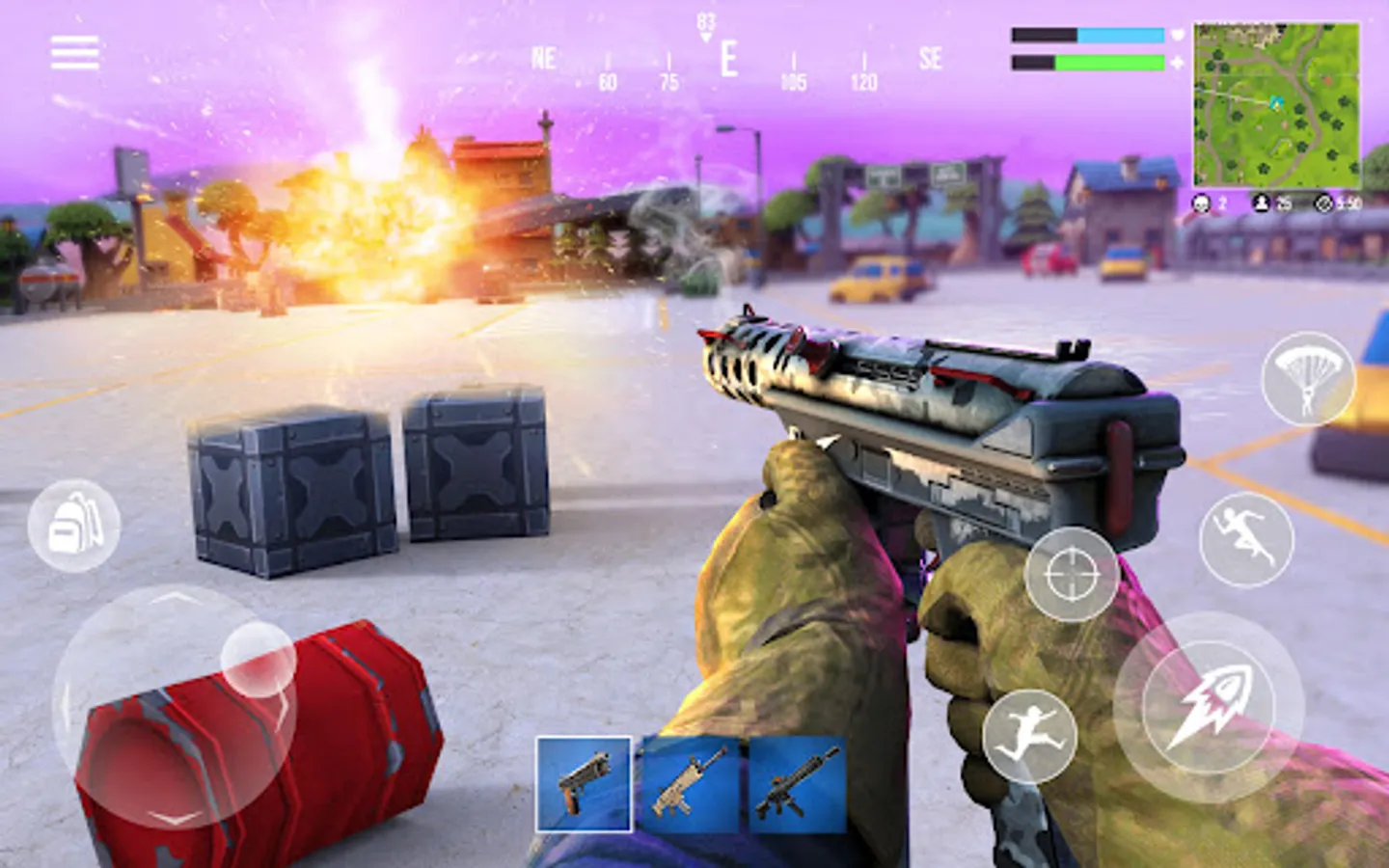Screen dimensions: 1389x868
Task: Open the backpack inventory
Action: click(77, 526)
